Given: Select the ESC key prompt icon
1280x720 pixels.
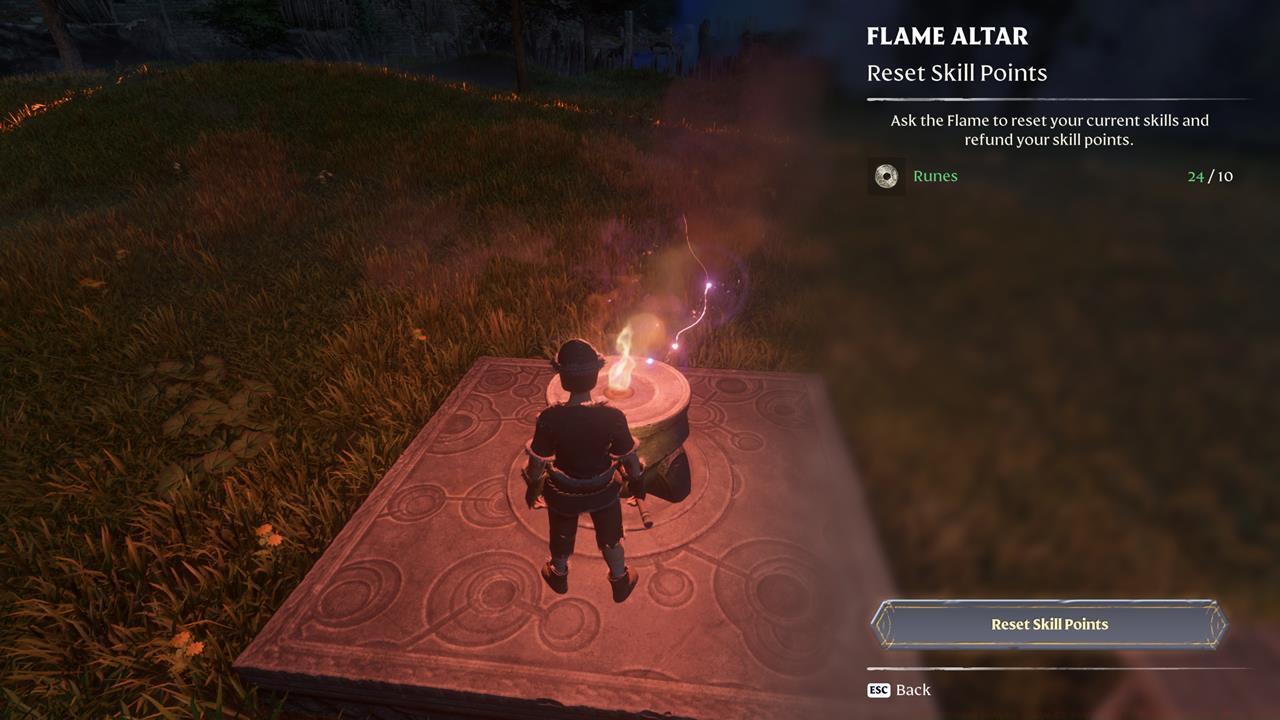Looking at the screenshot, I should (877, 690).
